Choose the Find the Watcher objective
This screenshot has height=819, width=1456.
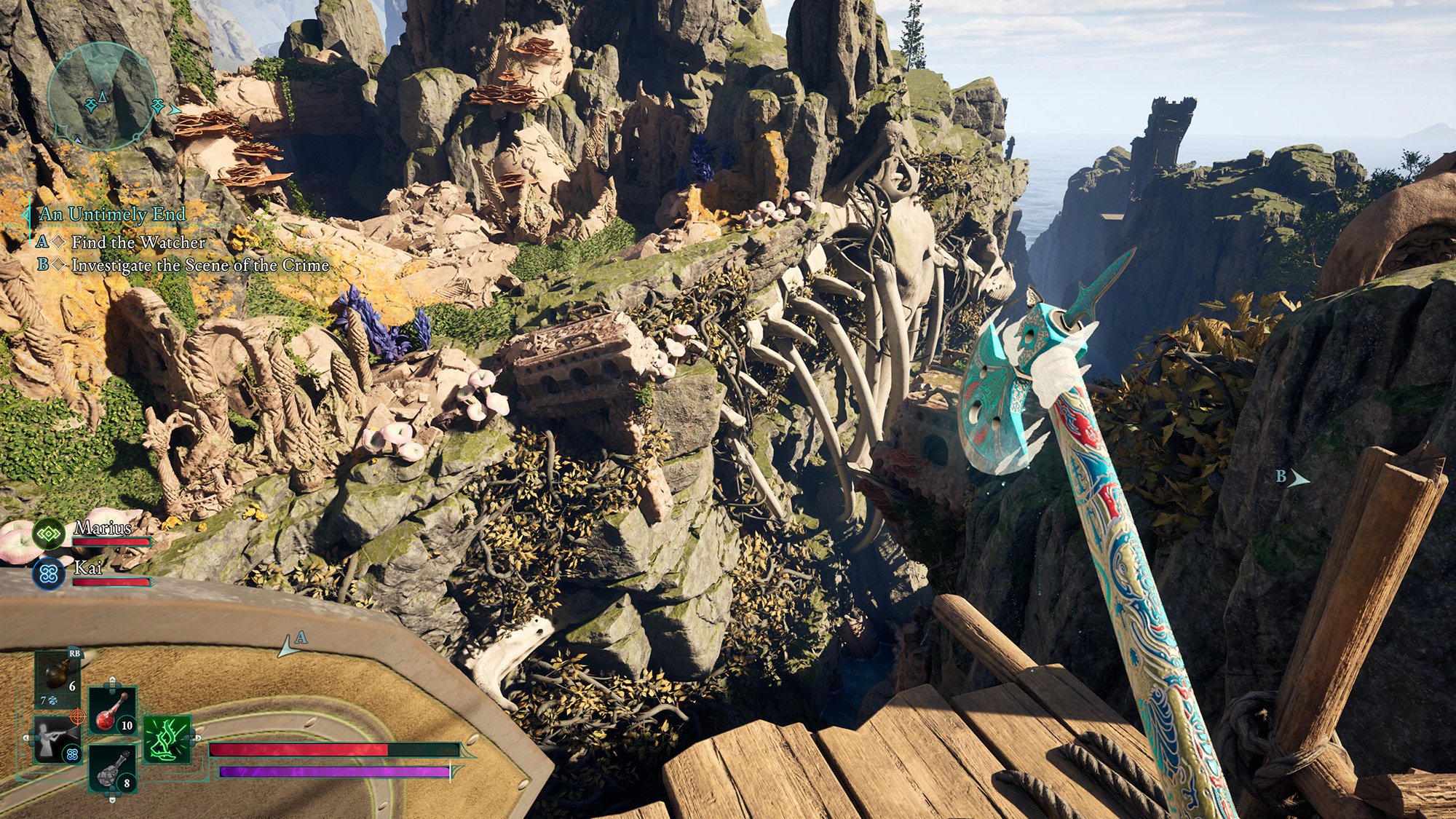[x=138, y=242]
